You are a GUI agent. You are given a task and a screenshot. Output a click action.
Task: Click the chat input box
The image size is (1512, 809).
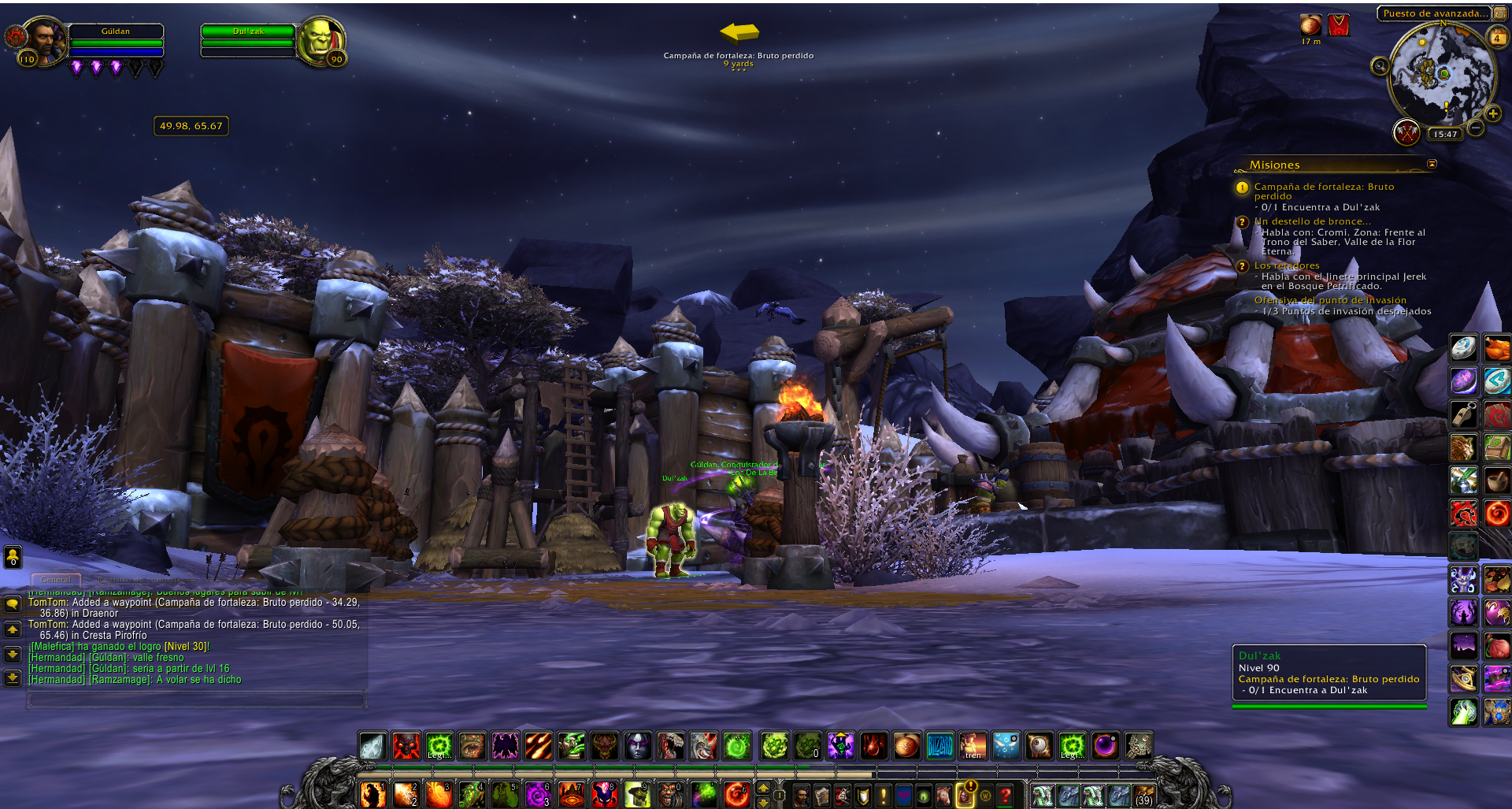[197, 699]
